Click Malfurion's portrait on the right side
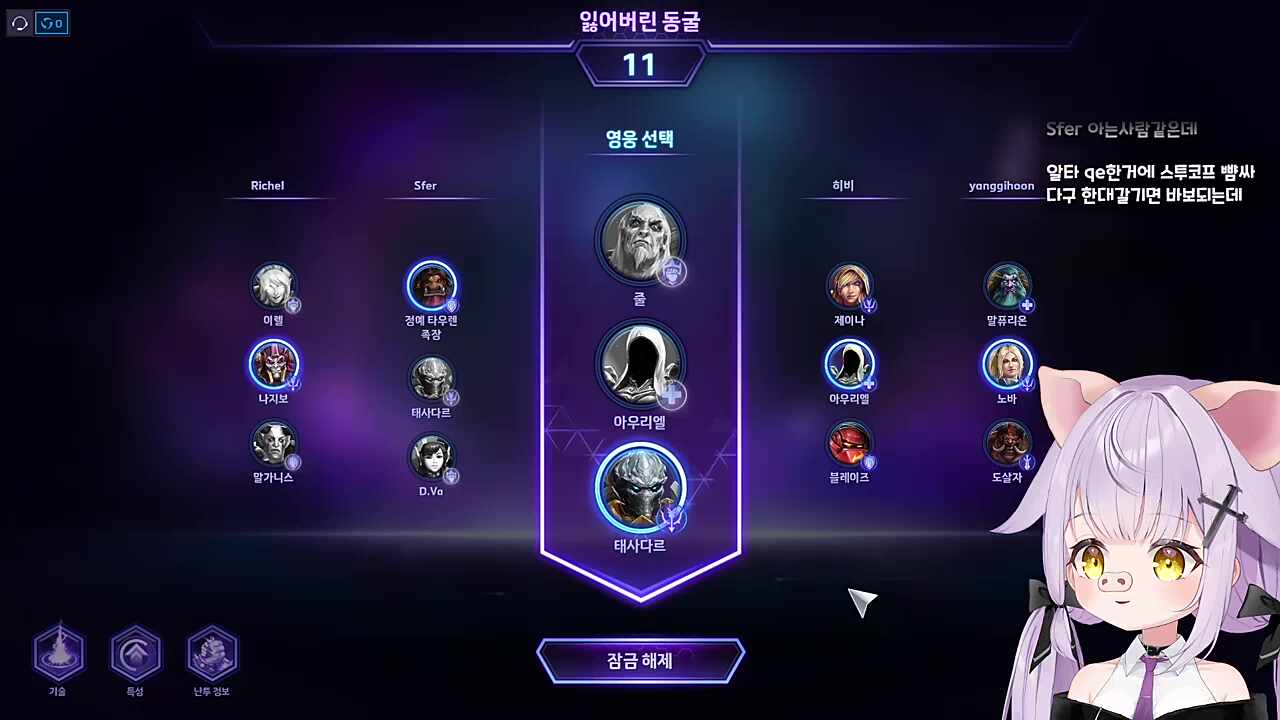This screenshot has height=720, width=1280. coord(1007,288)
